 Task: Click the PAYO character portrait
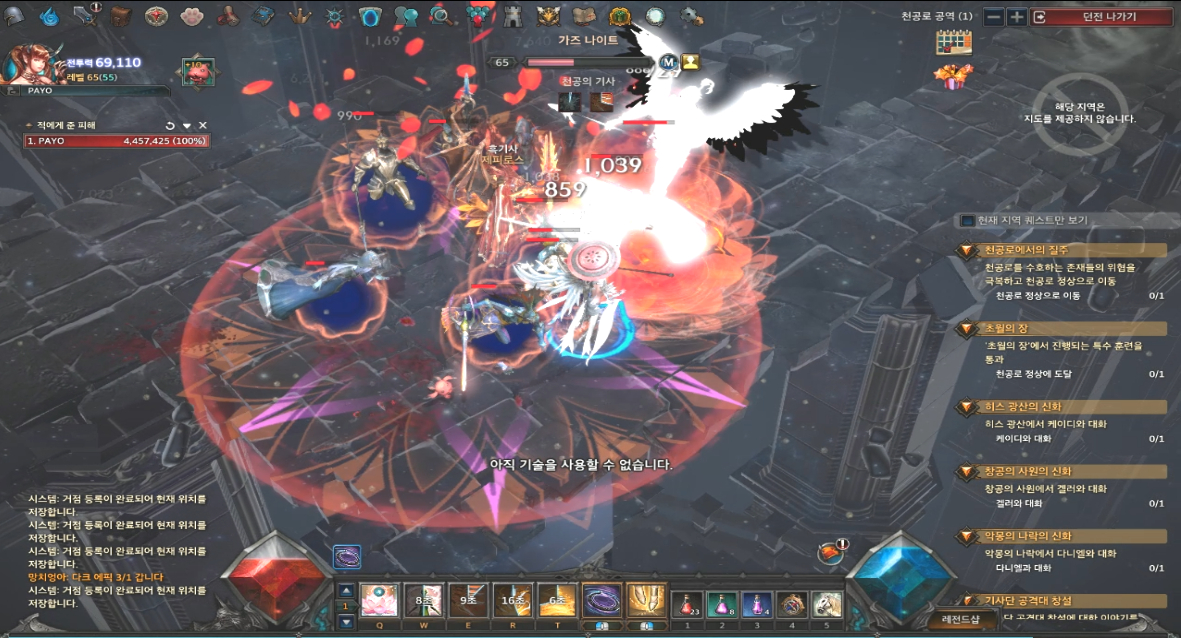pos(26,65)
